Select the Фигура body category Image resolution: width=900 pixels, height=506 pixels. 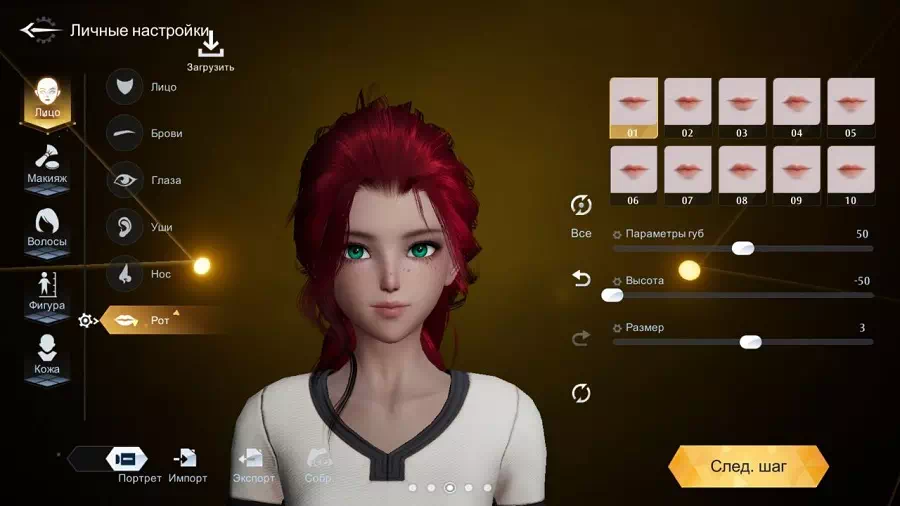47,291
